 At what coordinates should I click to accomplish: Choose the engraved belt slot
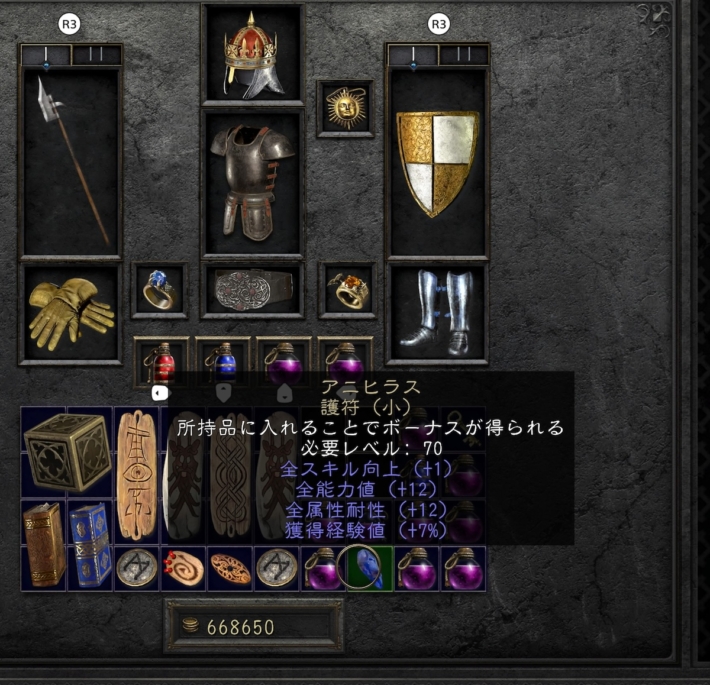[252, 290]
